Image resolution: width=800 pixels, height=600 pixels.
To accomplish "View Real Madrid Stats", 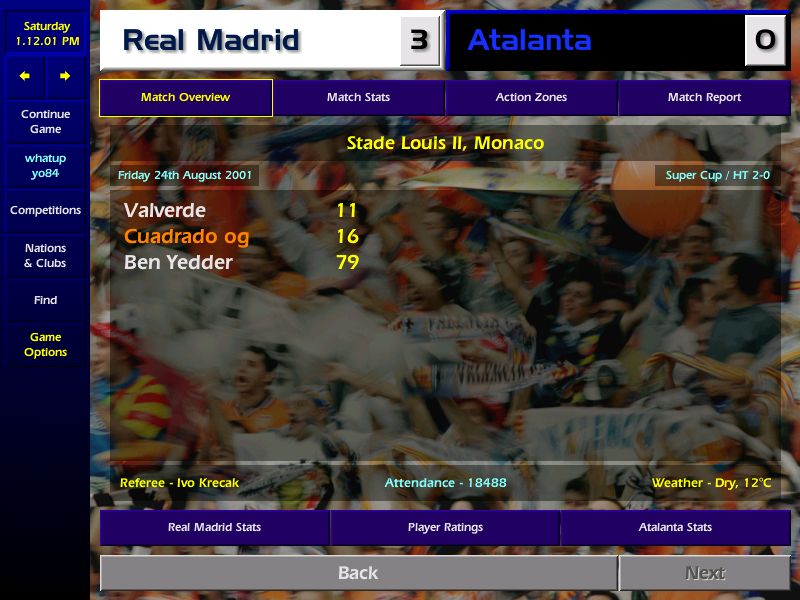I will [214, 527].
